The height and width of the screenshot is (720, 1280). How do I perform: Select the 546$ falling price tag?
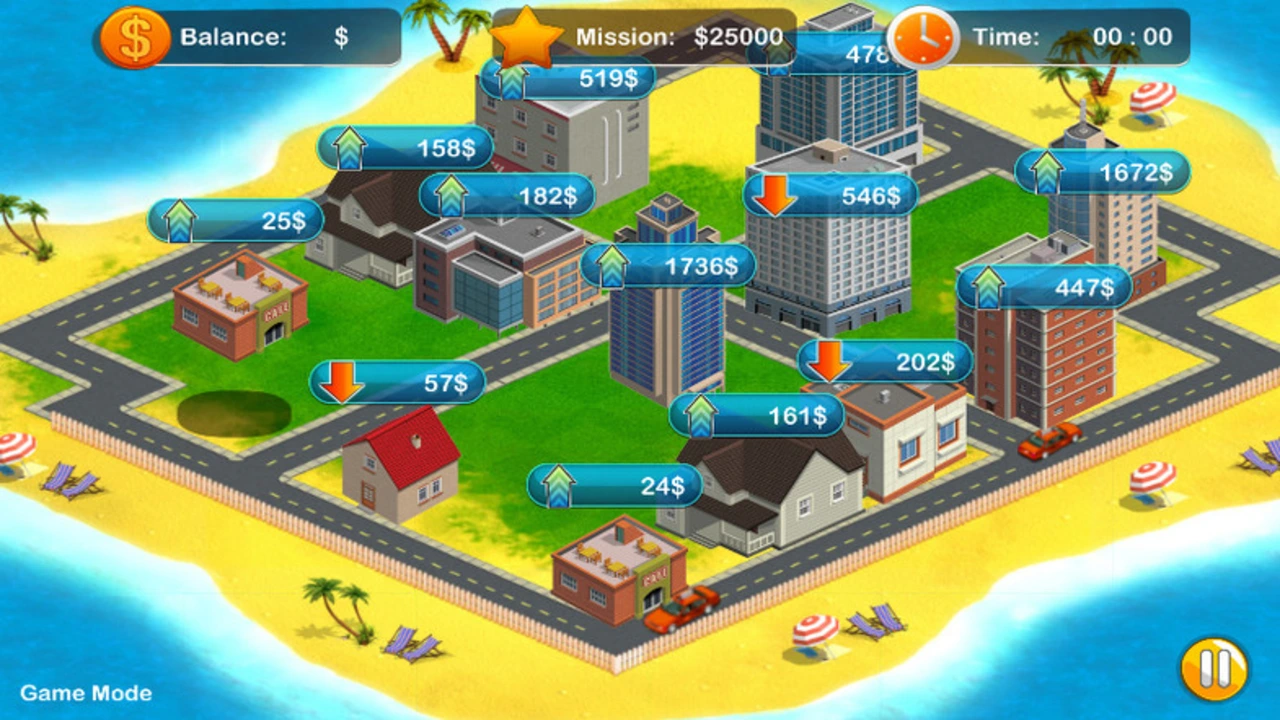(830, 196)
